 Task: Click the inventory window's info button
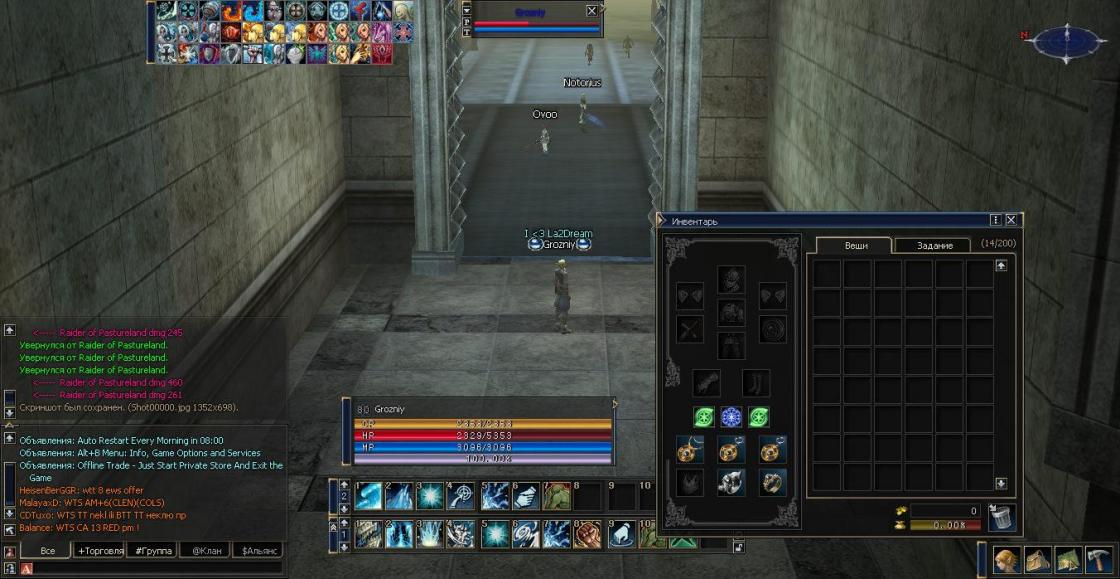pyautogui.click(x=996, y=220)
